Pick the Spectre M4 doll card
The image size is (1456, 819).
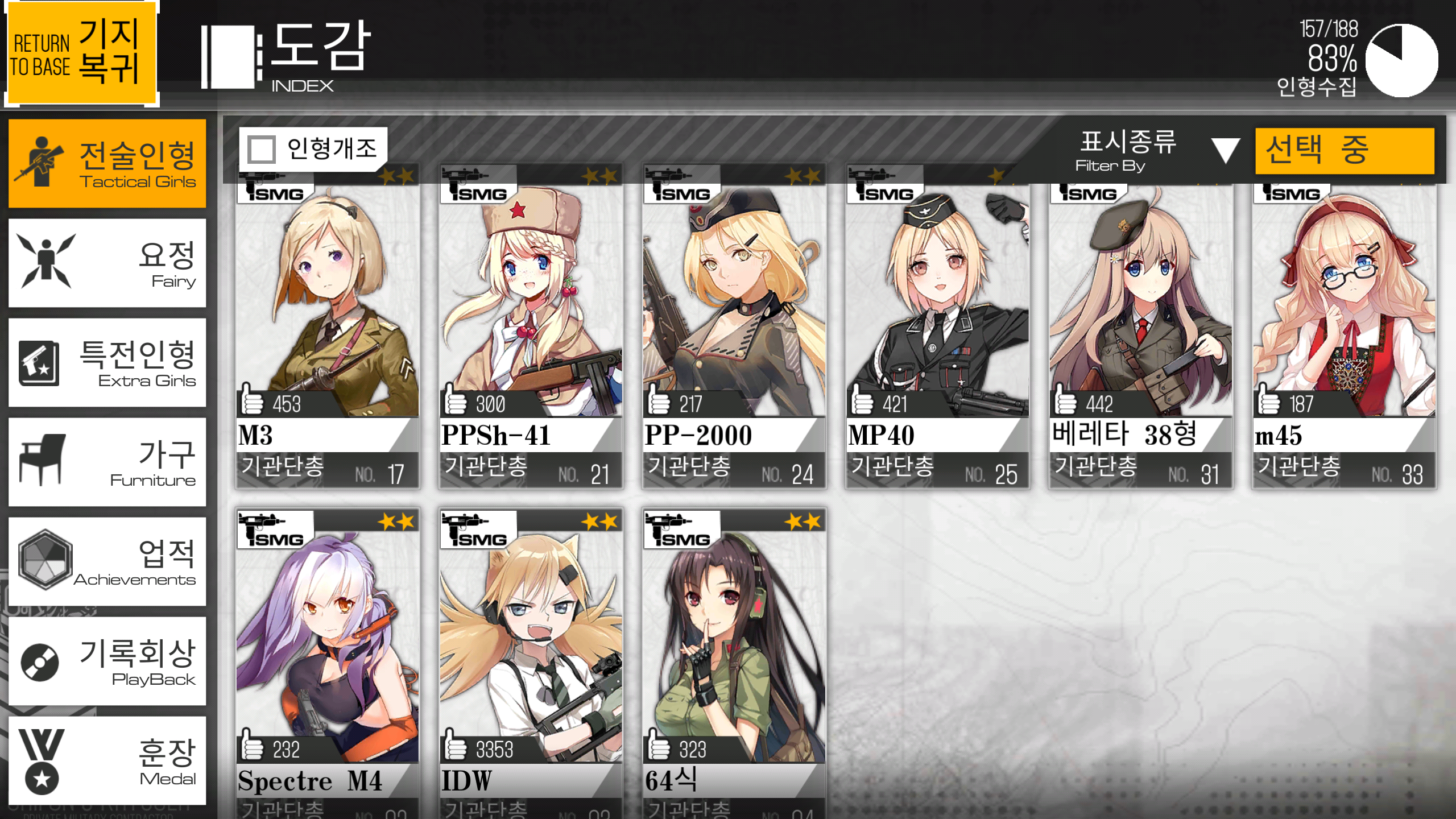[x=328, y=660]
